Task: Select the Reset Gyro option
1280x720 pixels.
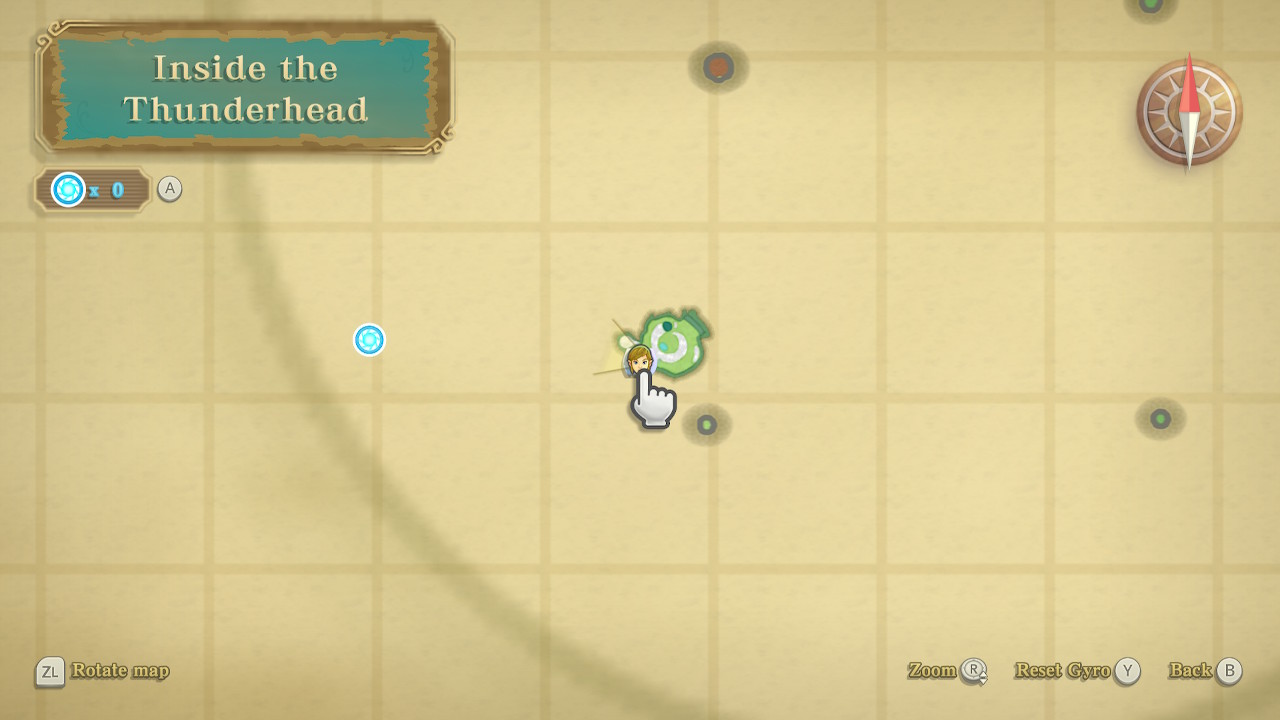Action: coord(1076,671)
